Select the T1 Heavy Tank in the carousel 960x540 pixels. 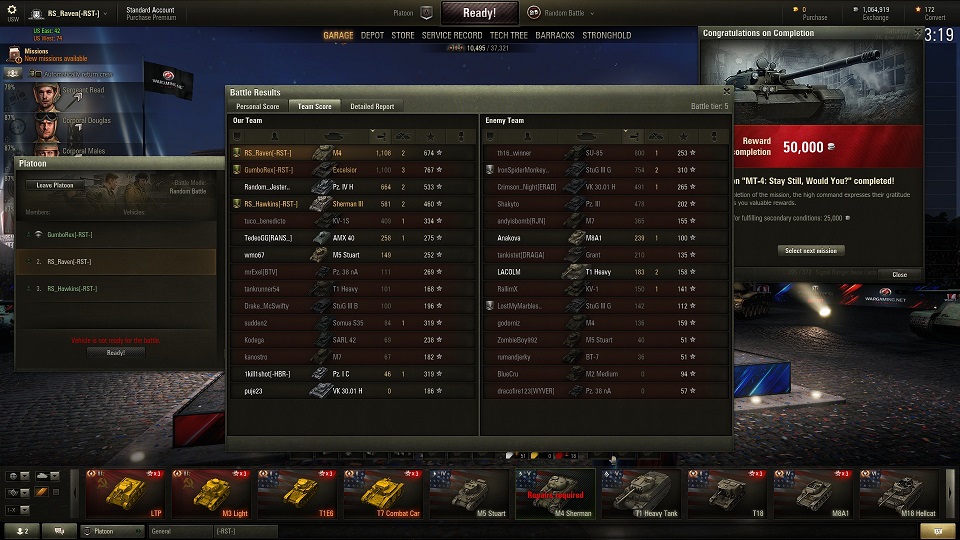(x=643, y=494)
